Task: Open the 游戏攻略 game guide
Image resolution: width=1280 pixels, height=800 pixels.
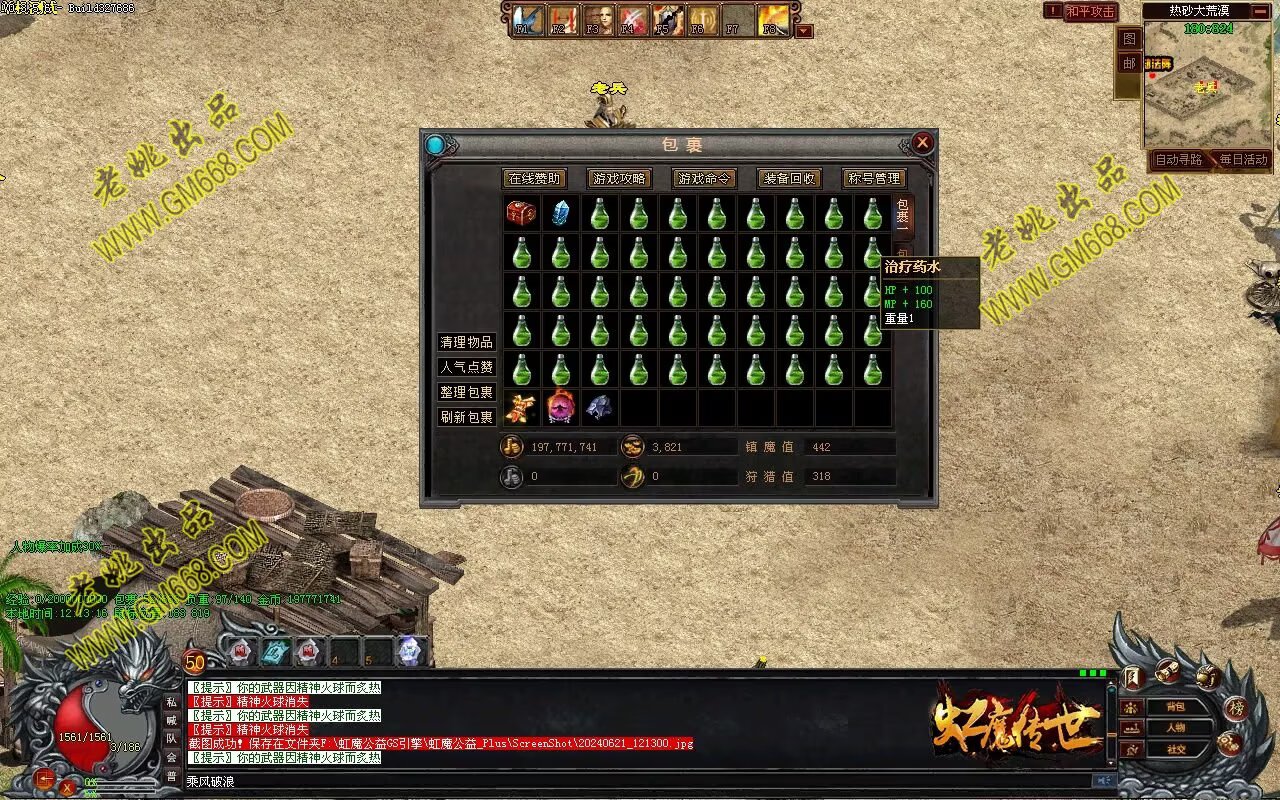Action: point(619,179)
